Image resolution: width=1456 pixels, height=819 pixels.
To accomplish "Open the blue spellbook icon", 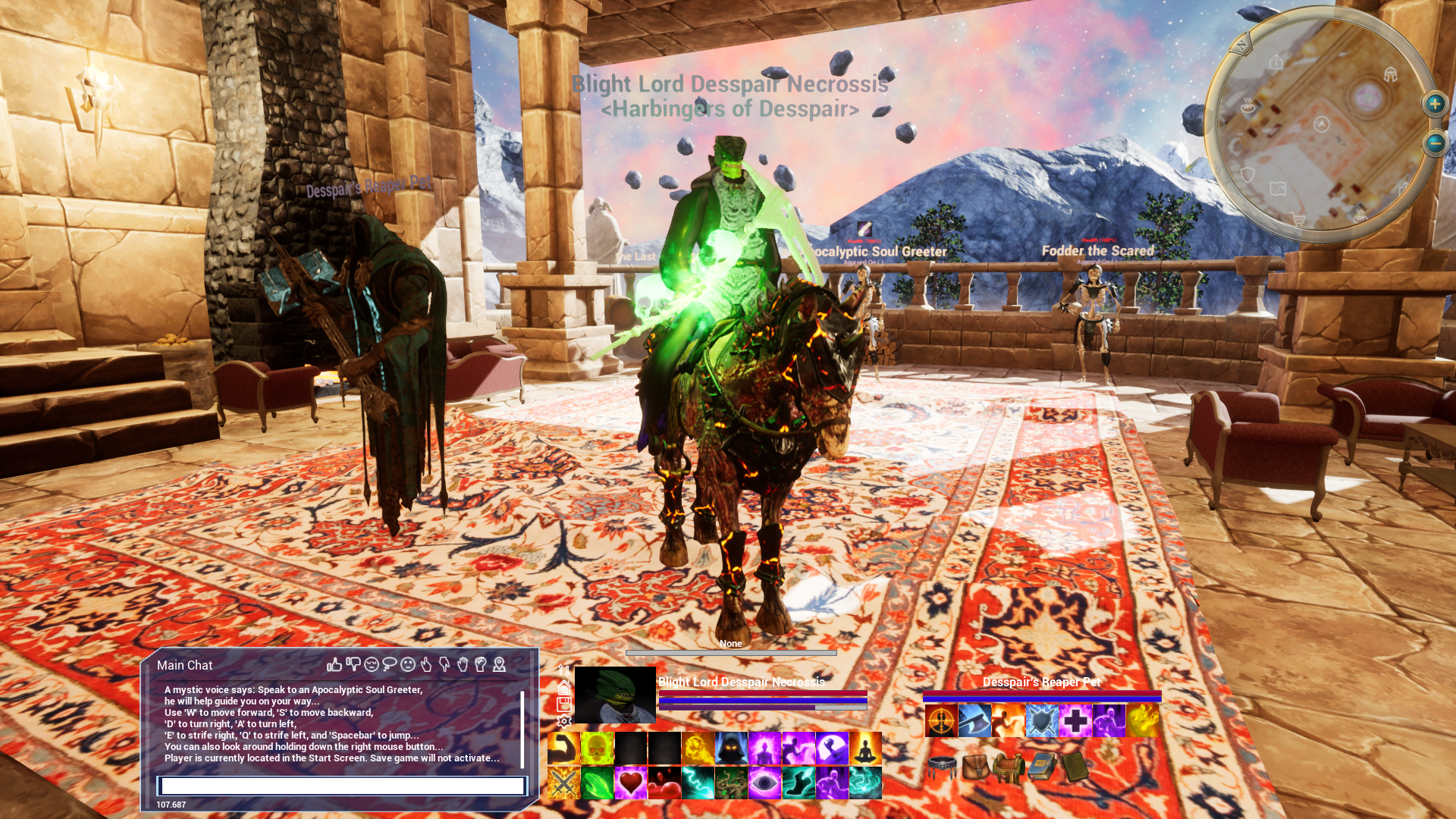I will coord(1043,767).
